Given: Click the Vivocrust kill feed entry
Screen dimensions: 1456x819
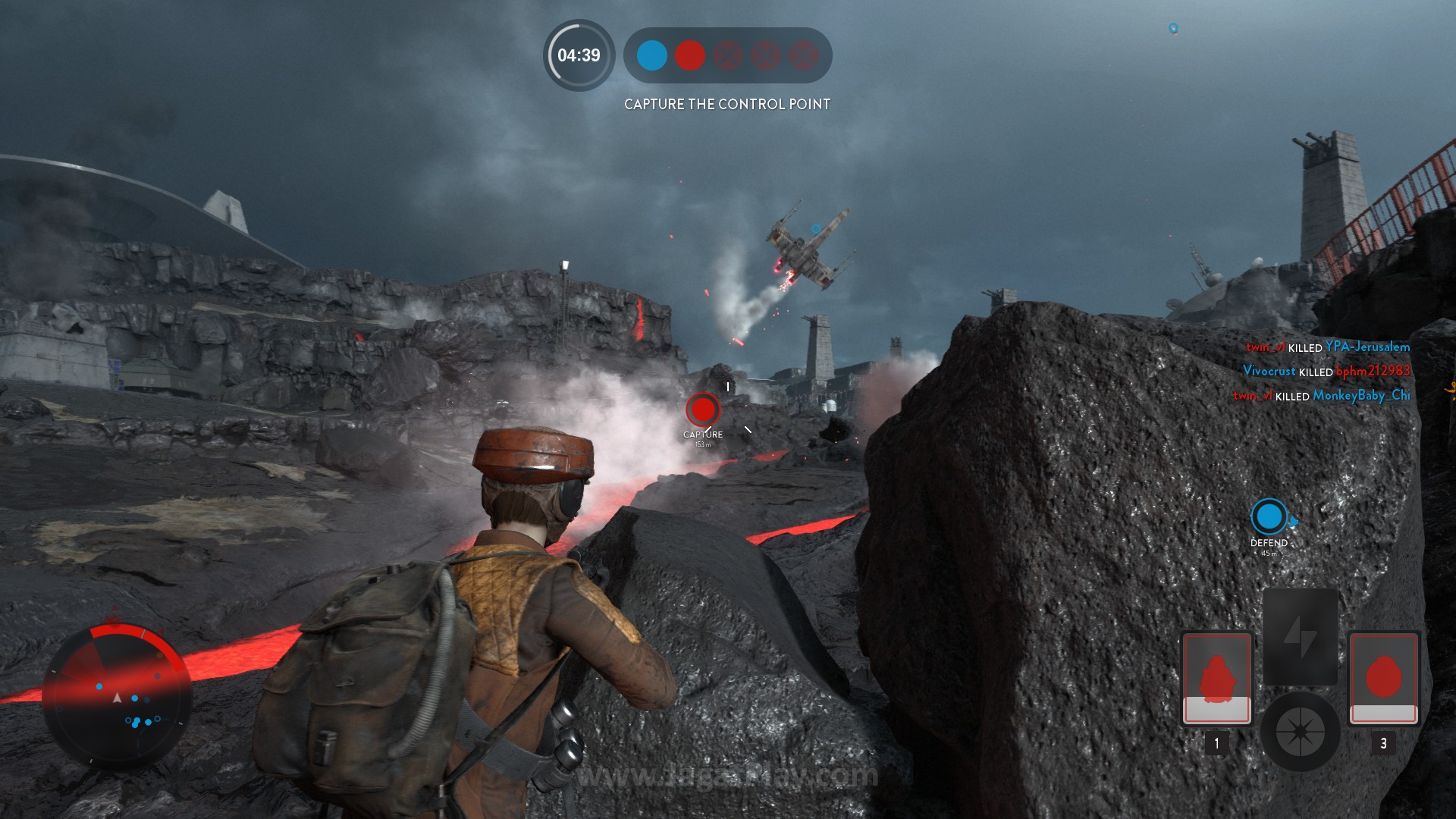Looking at the screenshot, I should 1326,371.
